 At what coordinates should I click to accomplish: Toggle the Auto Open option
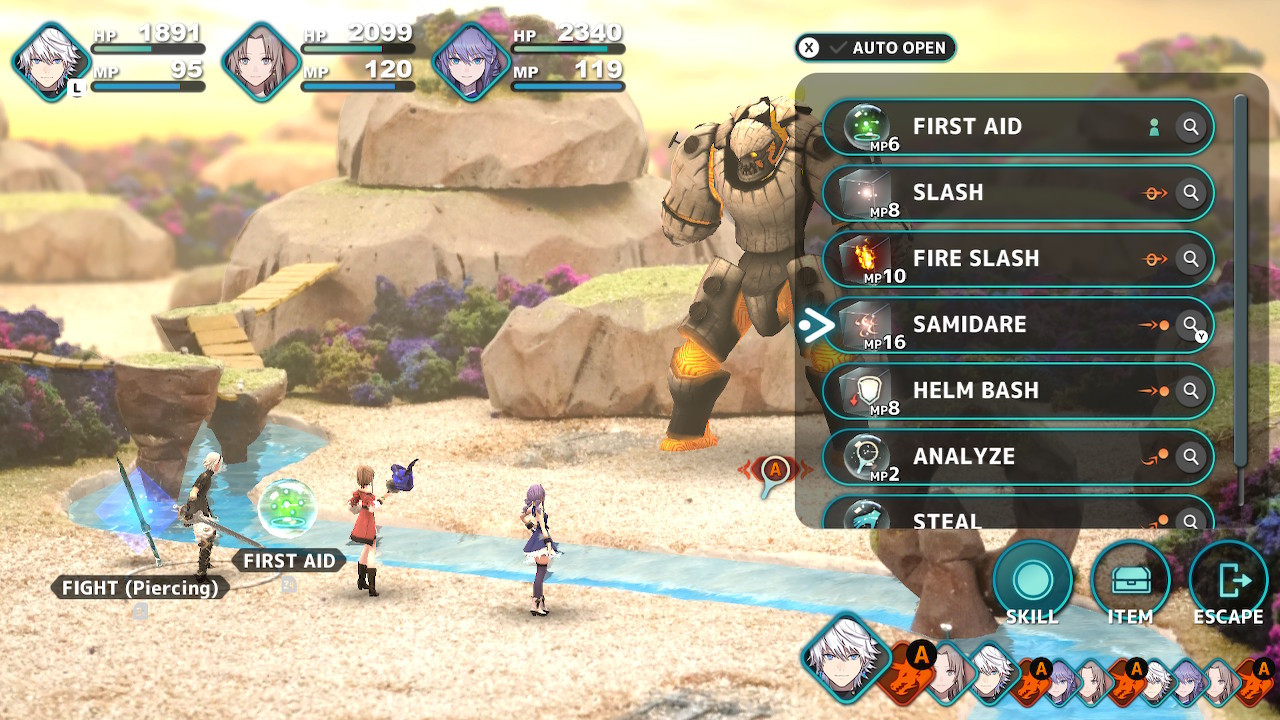click(876, 48)
